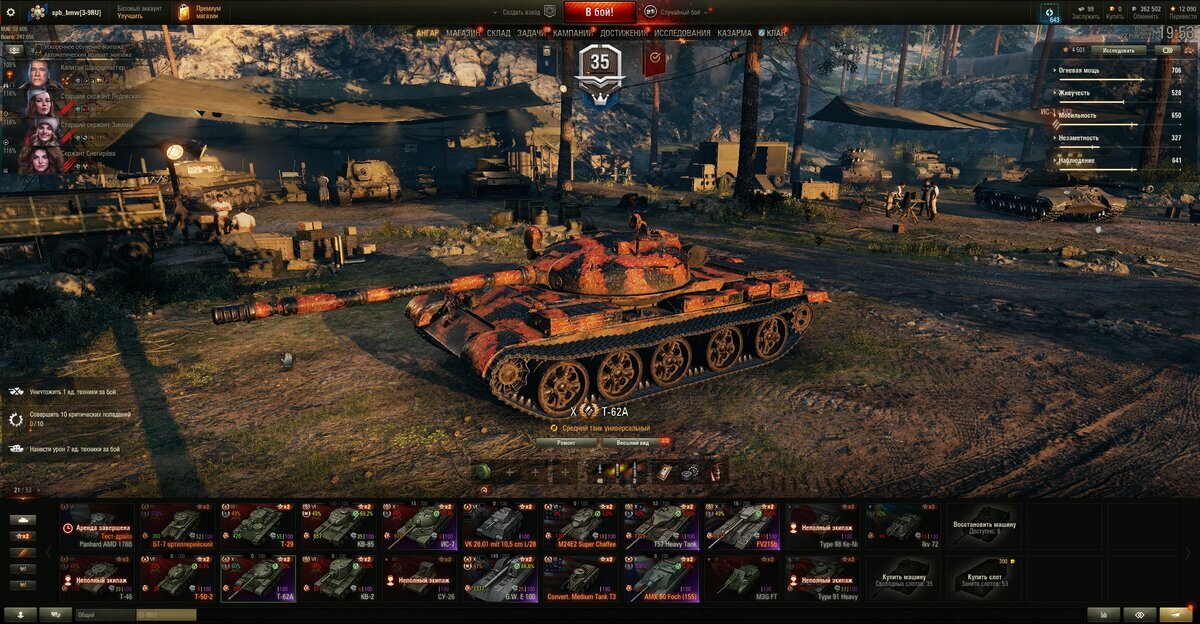Click the «Исследовать» research button
Viewport: 1200px width, 624px height.
[1119, 50]
